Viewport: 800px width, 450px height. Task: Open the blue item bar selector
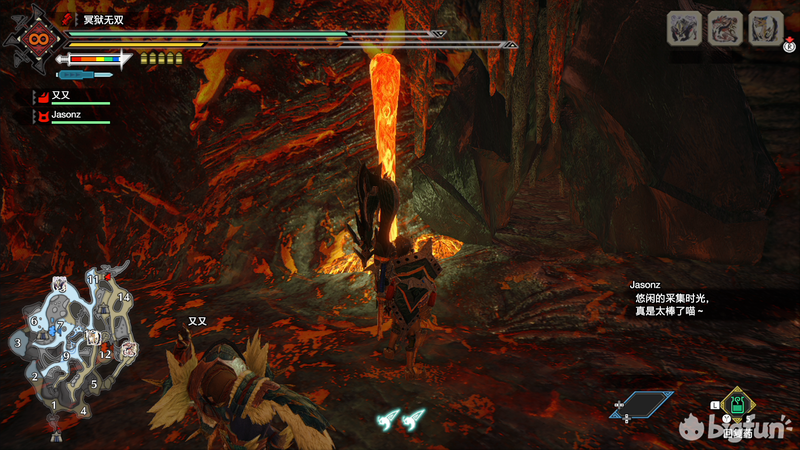642,404
